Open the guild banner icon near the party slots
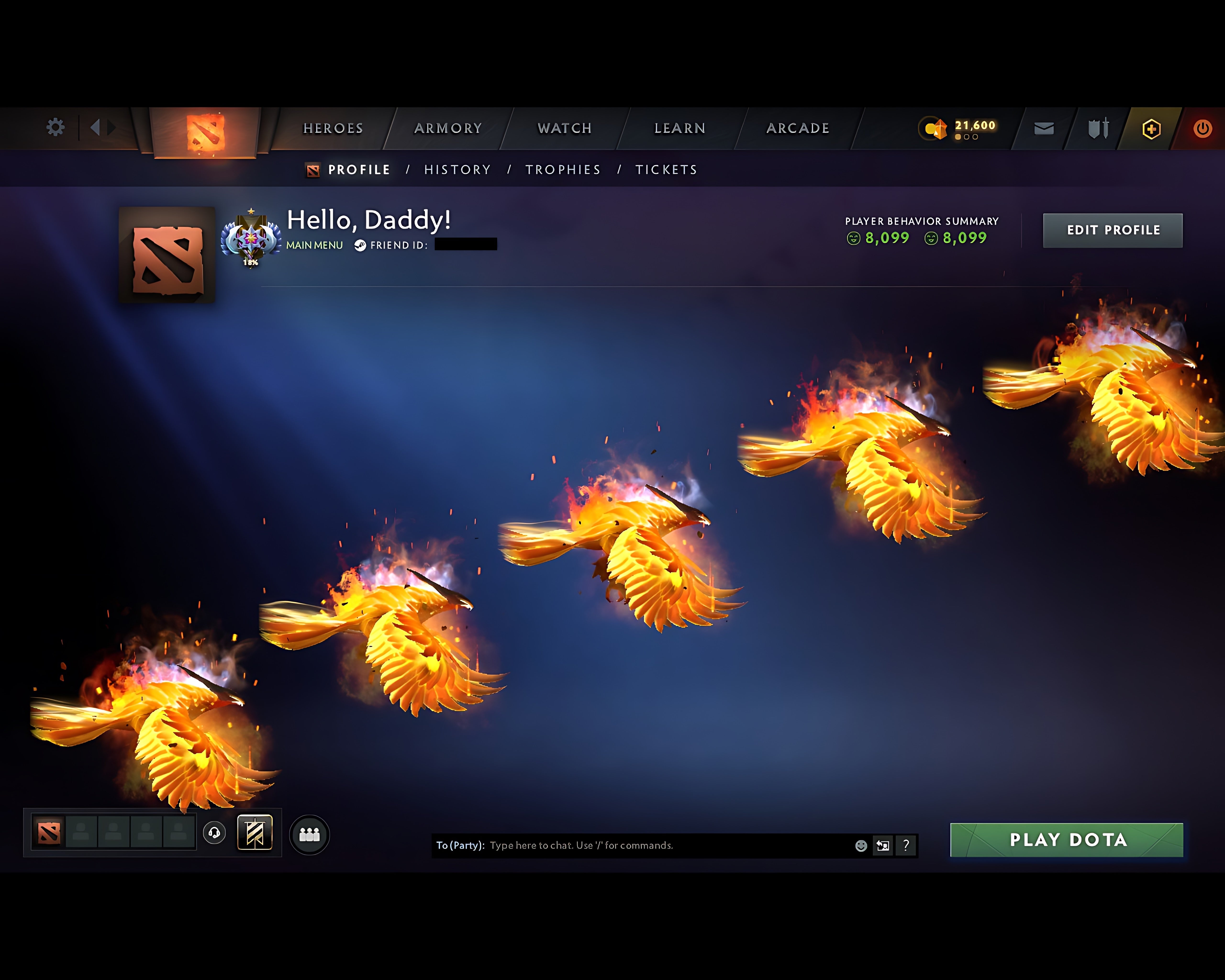The image size is (1225, 980). (255, 832)
